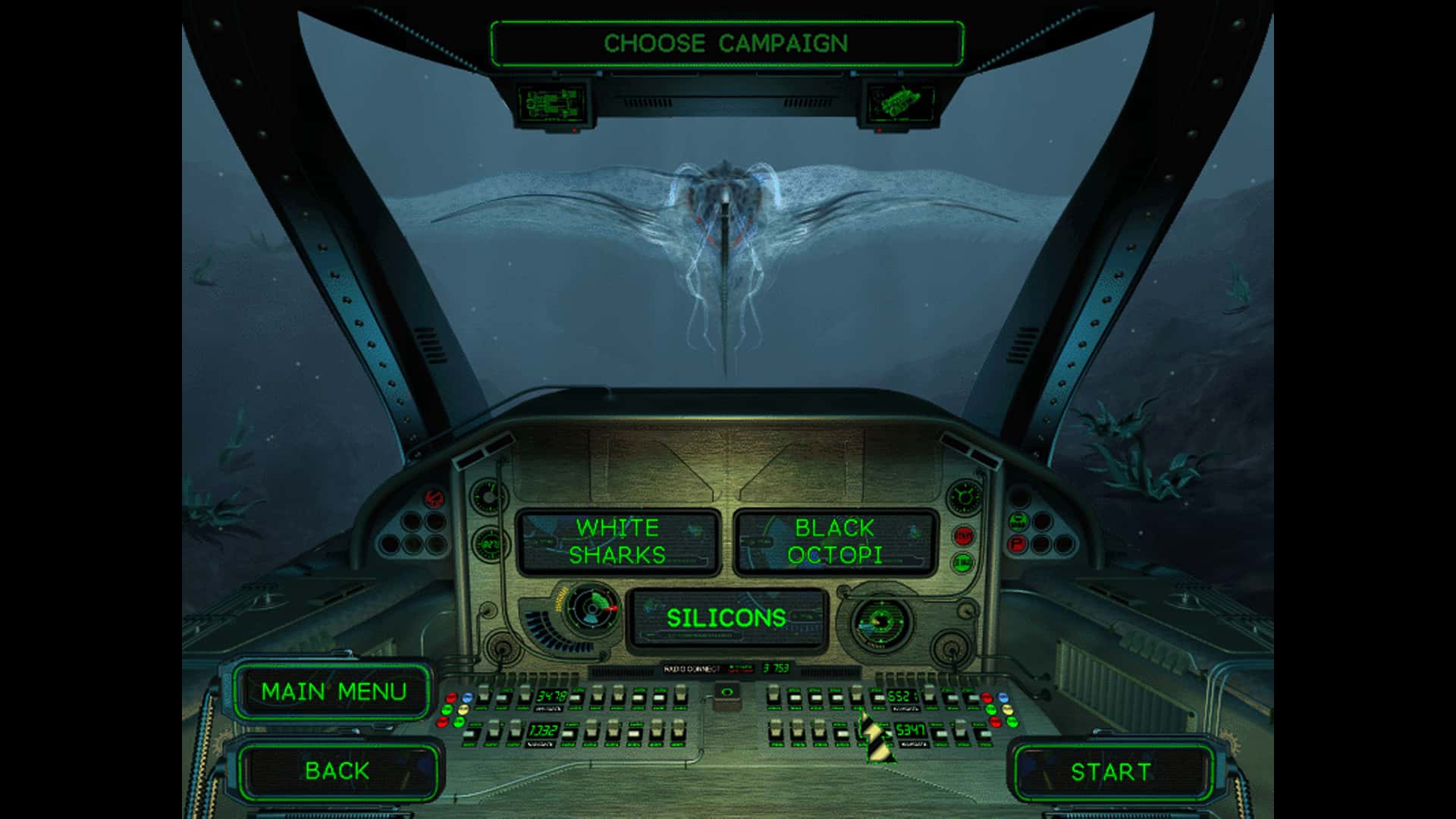Return with the MAIN MENU button
This screenshot has height=819, width=1456.
pos(334,692)
